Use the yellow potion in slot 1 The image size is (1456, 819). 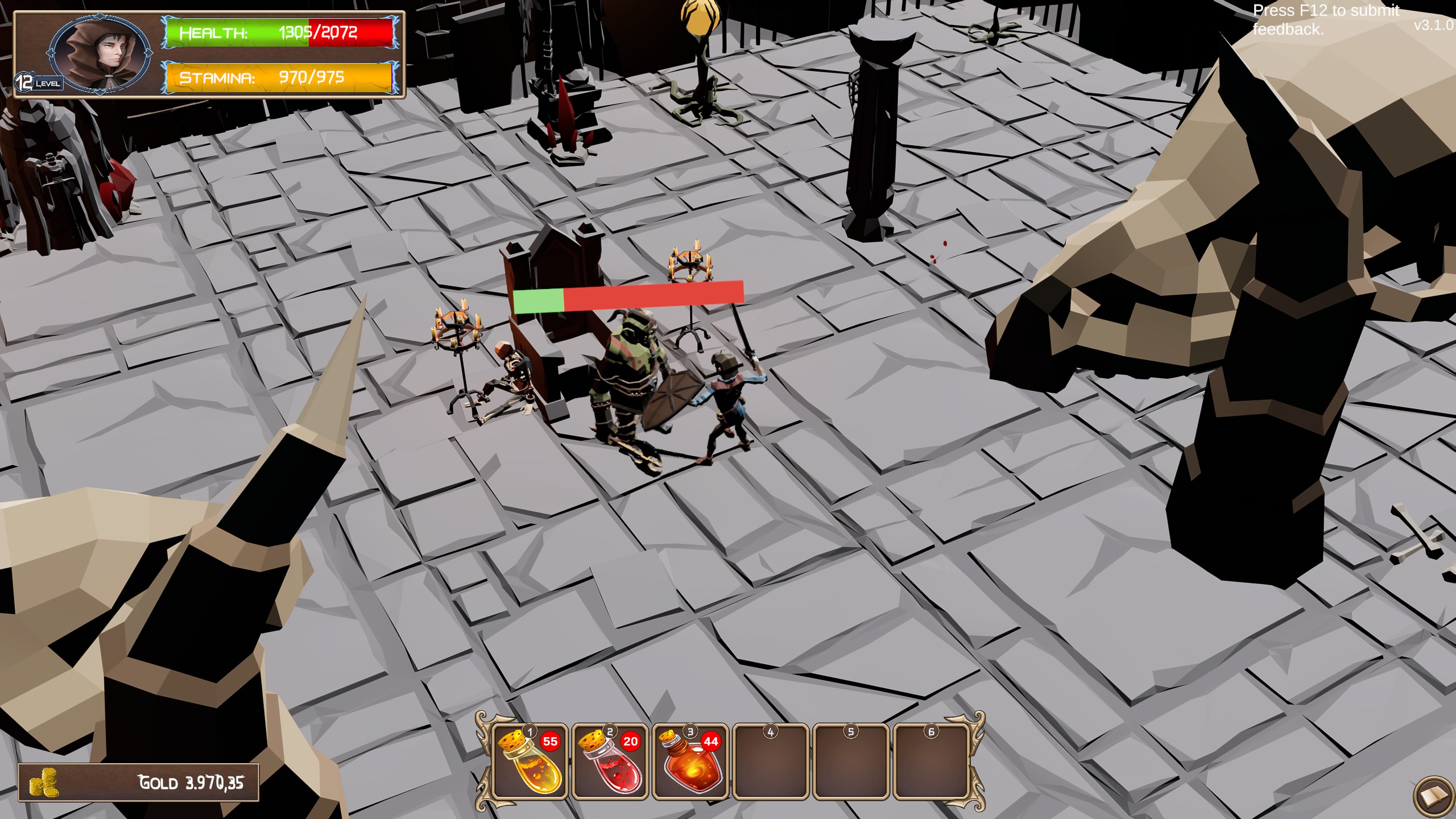click(530, 762)
